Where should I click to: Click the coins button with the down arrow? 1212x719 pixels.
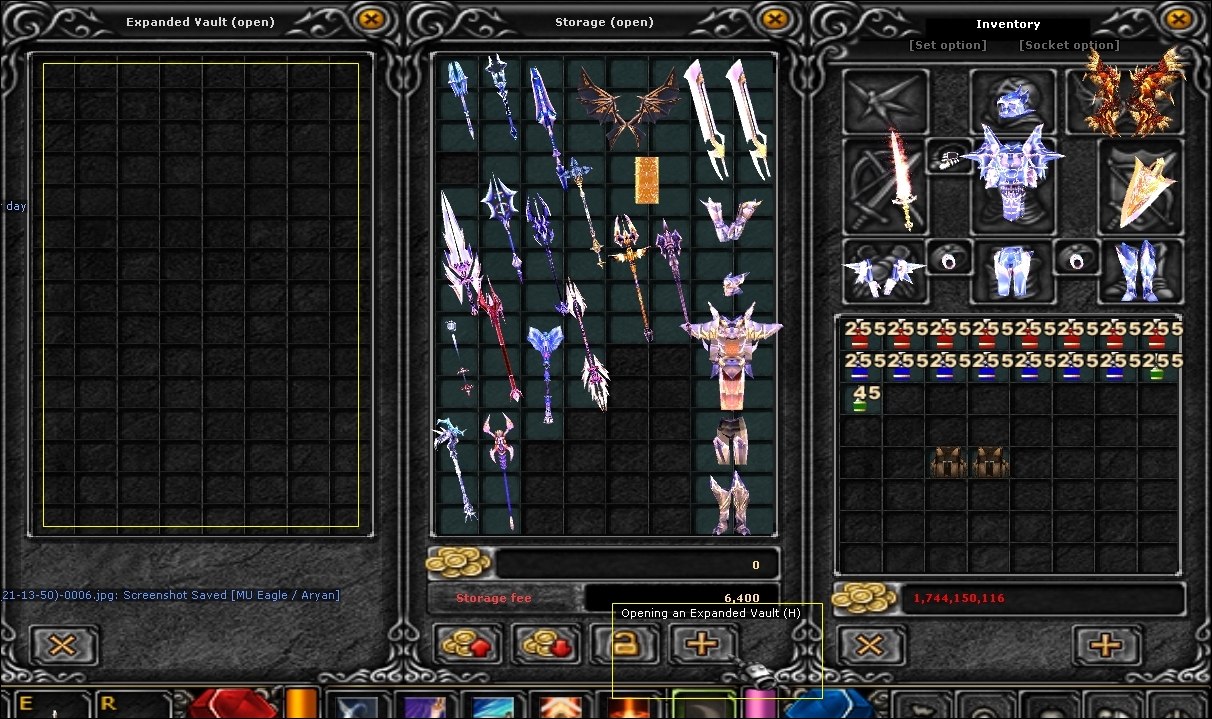pyautogui.click(x=546, y=645)
